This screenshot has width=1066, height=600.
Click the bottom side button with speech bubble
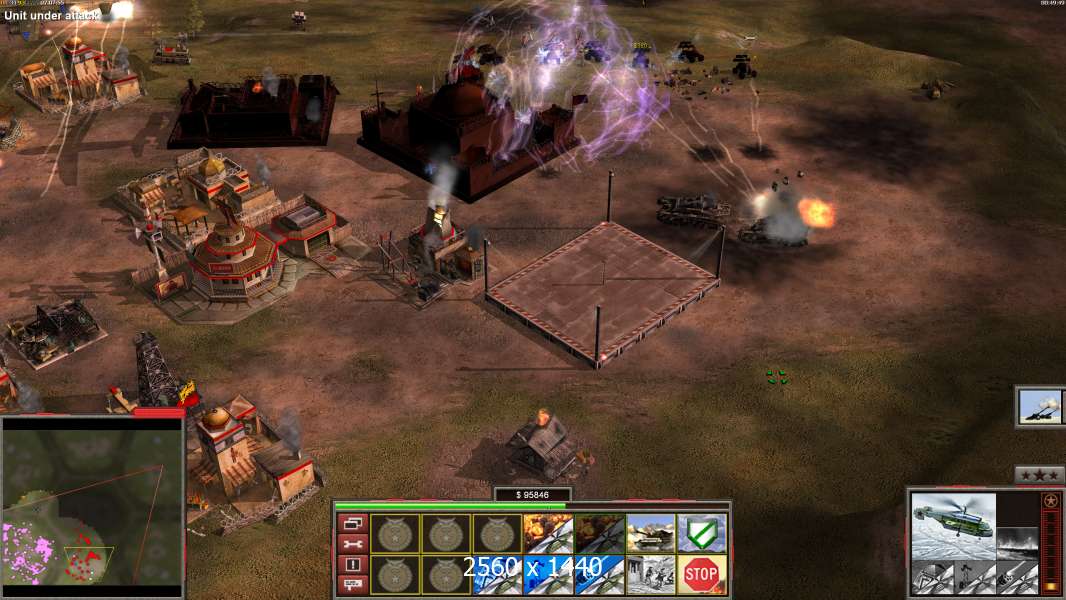click(x=351, y=584)
